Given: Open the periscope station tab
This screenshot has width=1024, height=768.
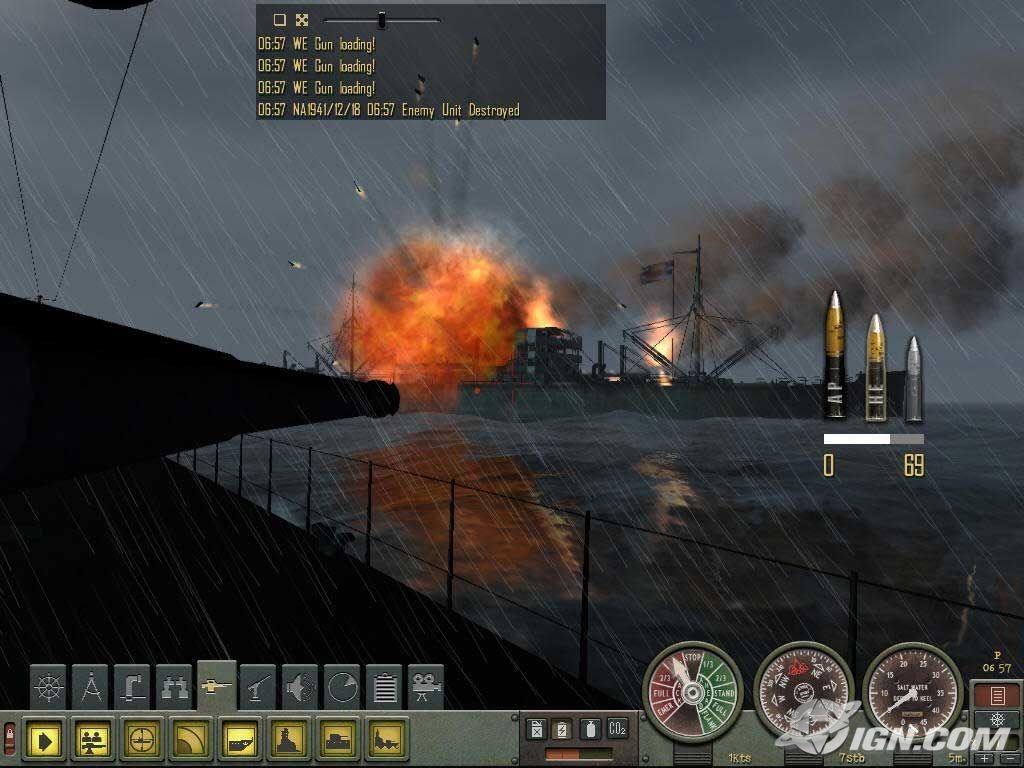Looking at the screenshot, I should [x=132, y=687].
